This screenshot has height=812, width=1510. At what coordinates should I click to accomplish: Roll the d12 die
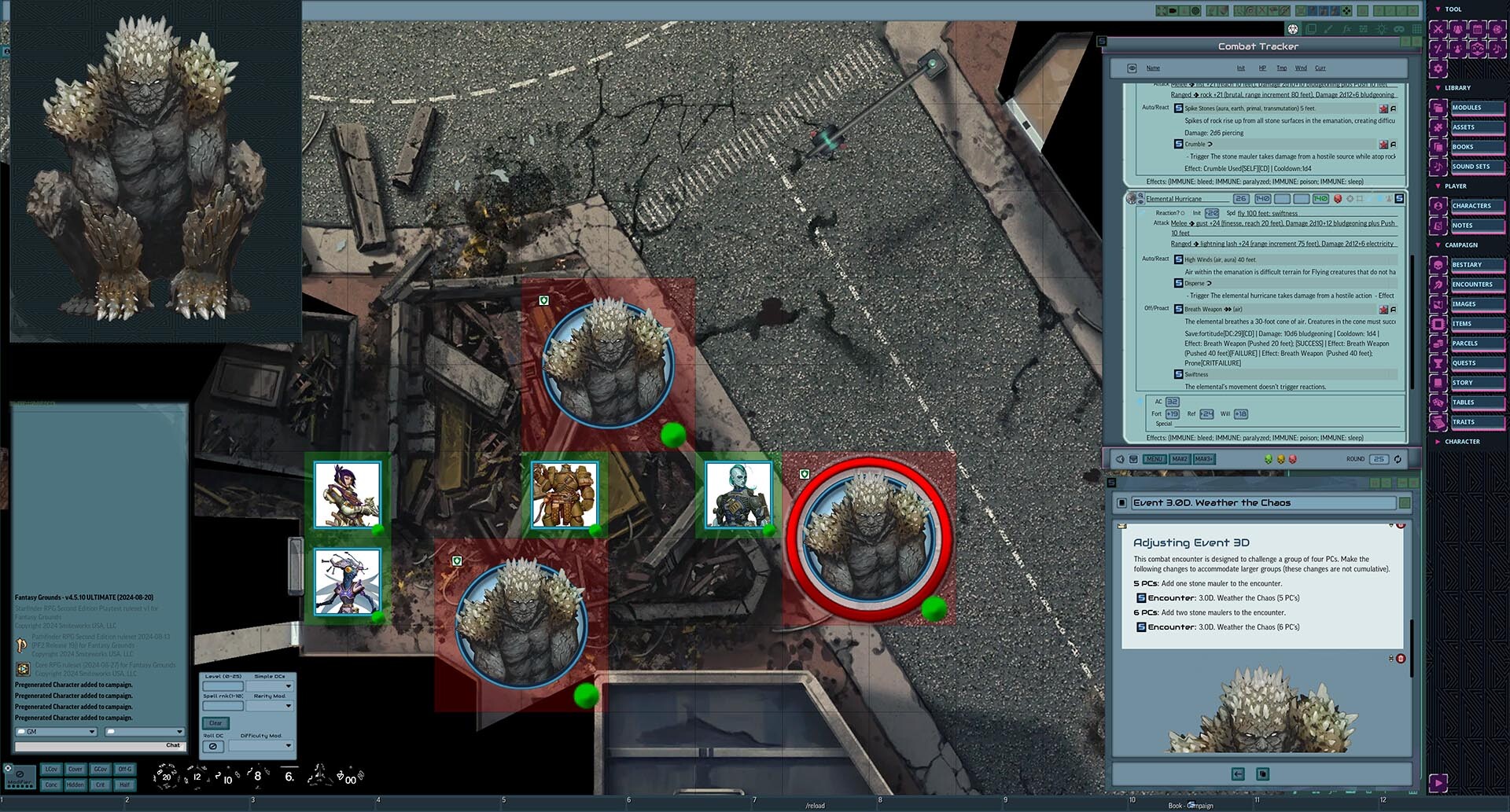coord(196,777)
